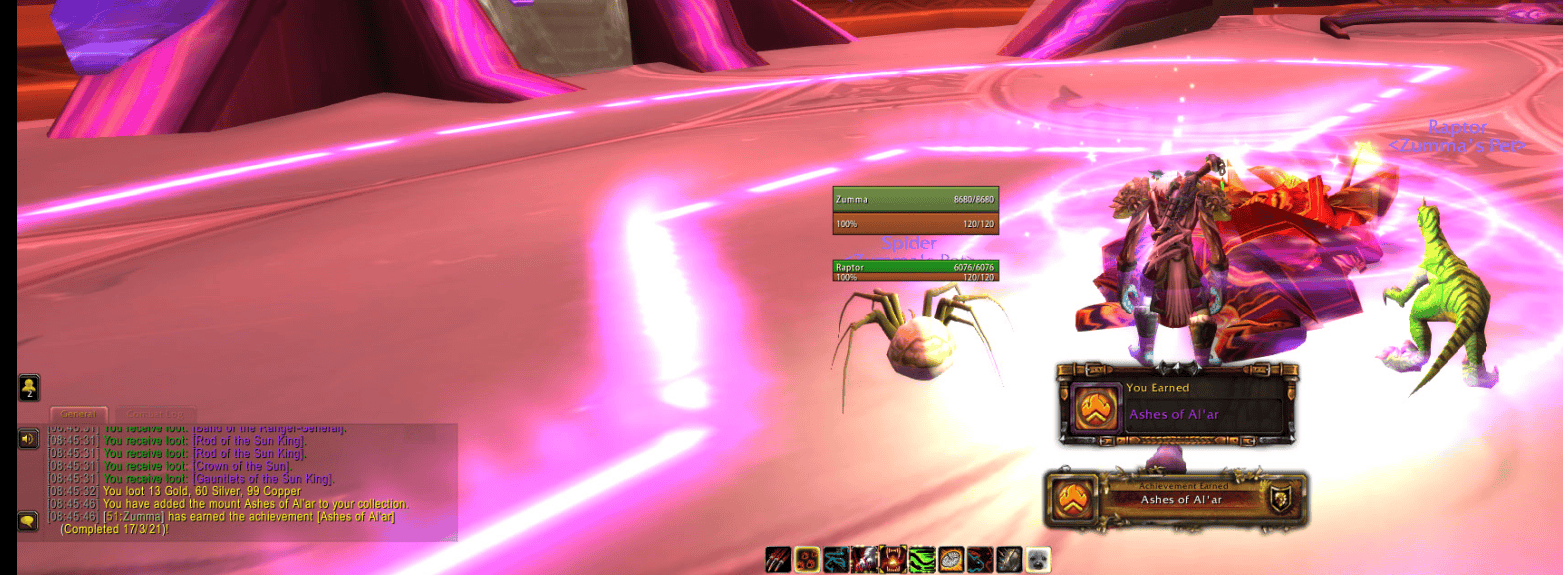Click the Ashes of Al'ar achievement link in chat
The image size is (1563, 575).
(340, 517)
